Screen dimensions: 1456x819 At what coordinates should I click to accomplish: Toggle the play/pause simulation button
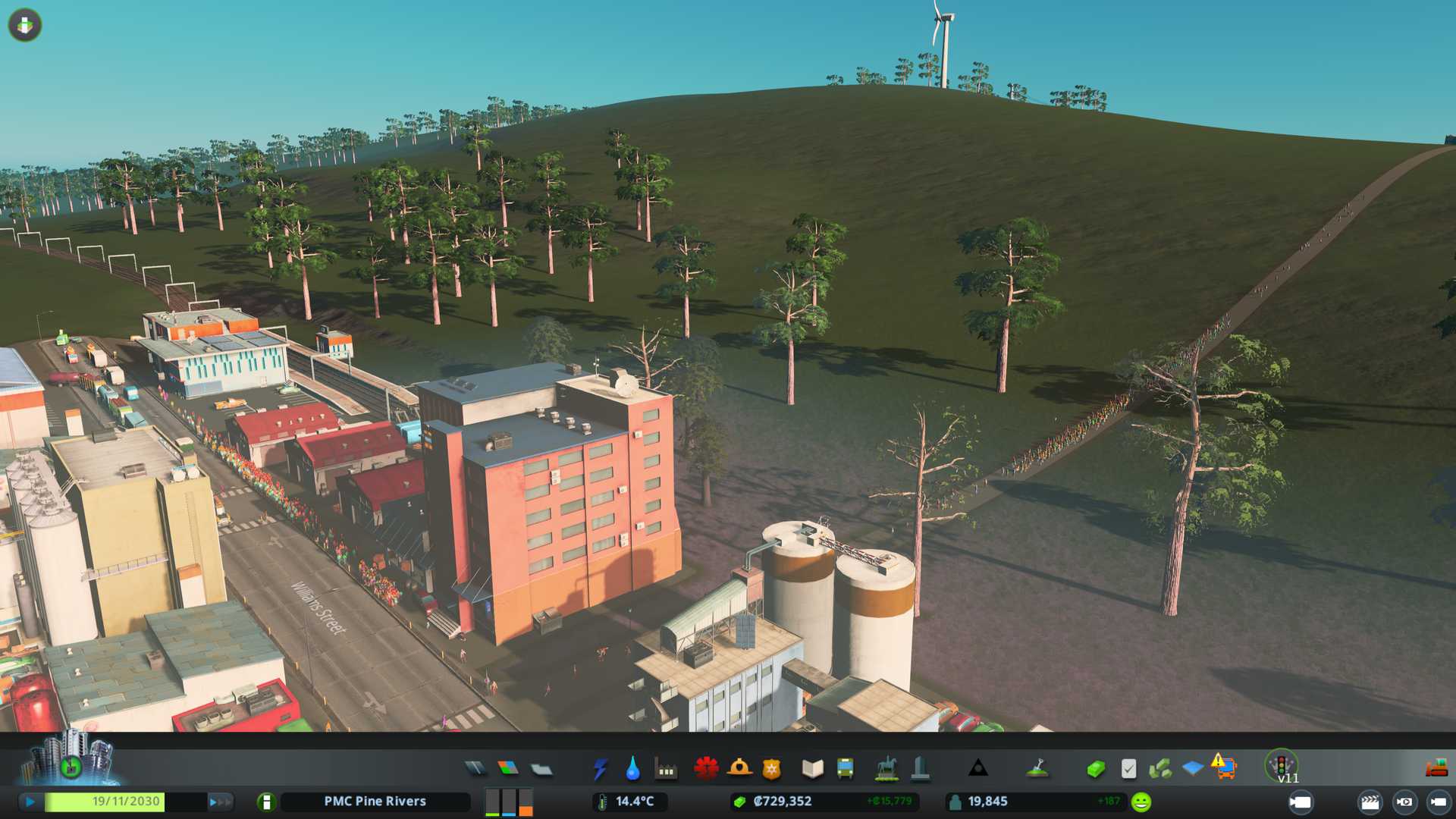click(30, 801)
